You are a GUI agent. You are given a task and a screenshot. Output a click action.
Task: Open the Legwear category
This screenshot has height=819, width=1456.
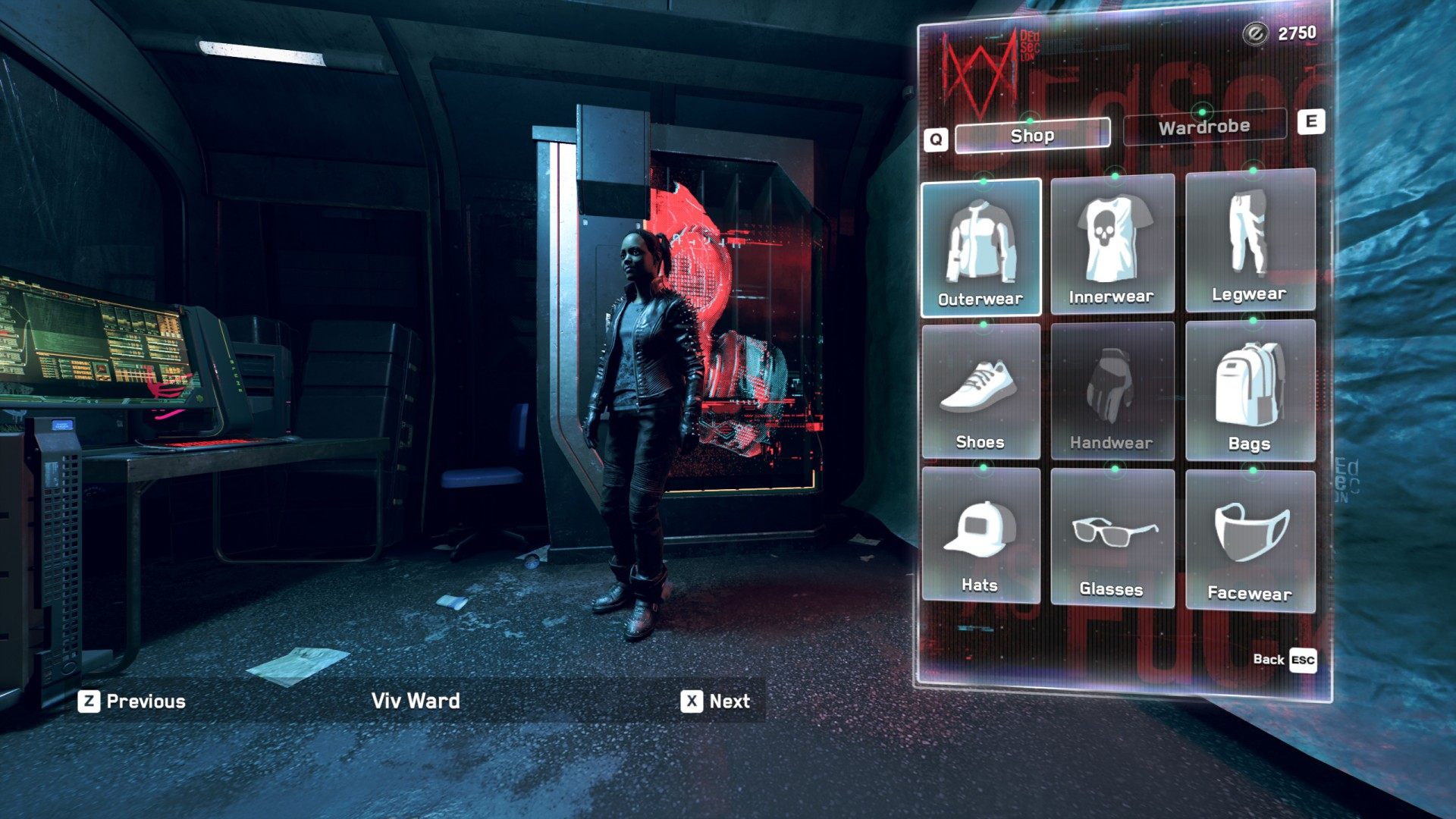tap(1249, 240)
